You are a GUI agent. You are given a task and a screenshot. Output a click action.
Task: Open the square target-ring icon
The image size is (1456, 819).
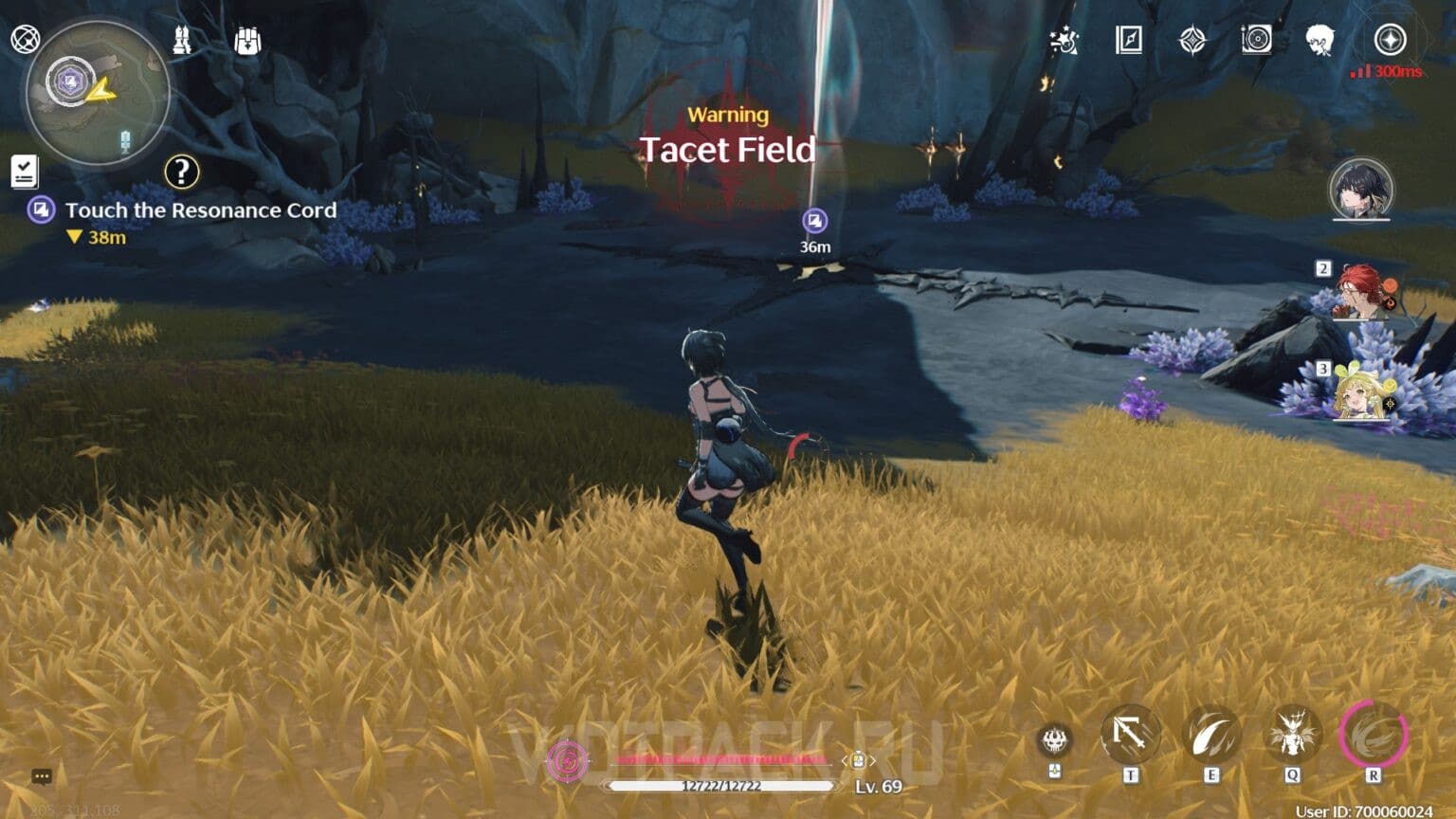[x=1256, y=40]
